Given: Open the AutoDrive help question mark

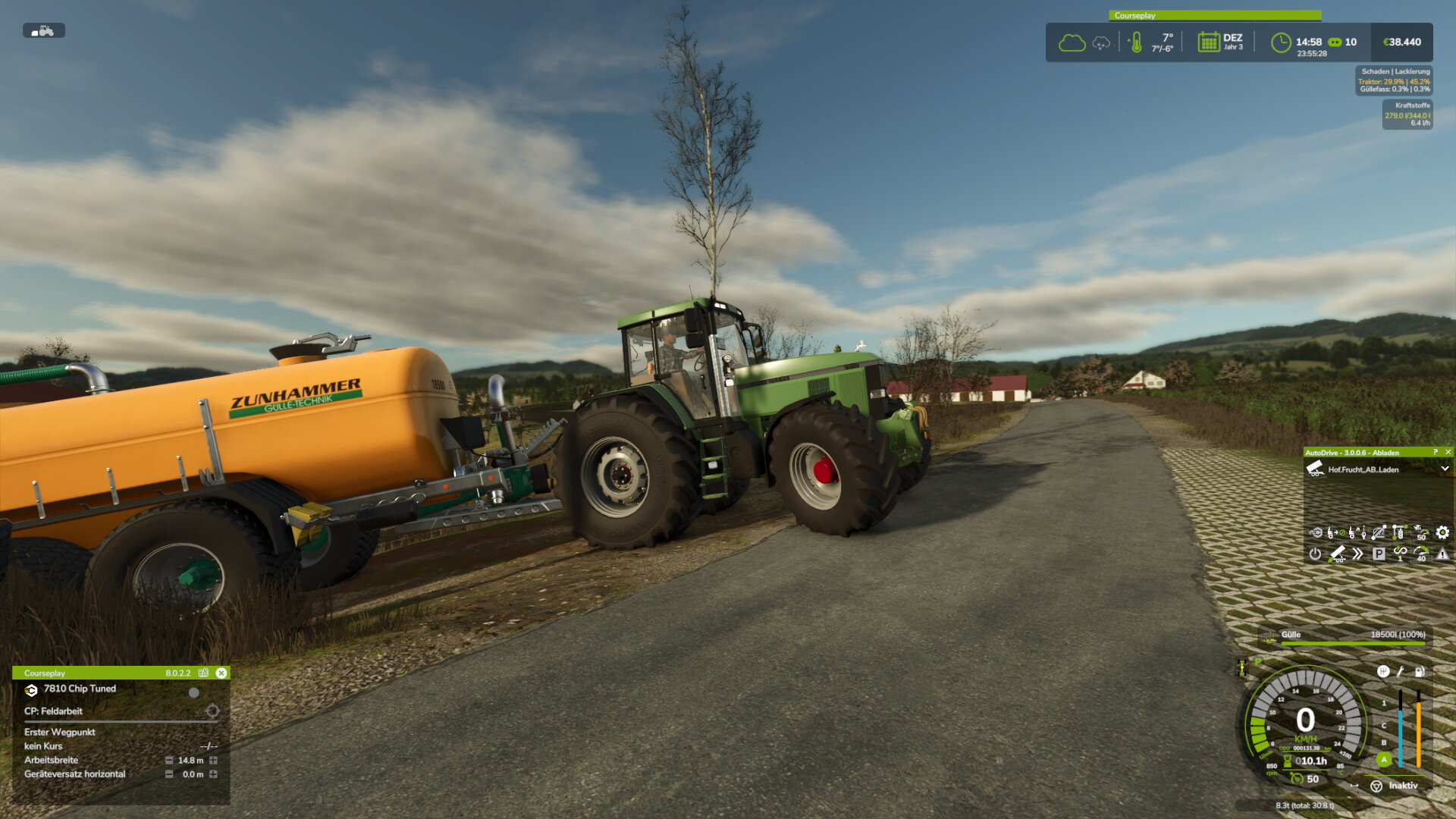Looking at the screenshot, I should tap(1436, 452).
